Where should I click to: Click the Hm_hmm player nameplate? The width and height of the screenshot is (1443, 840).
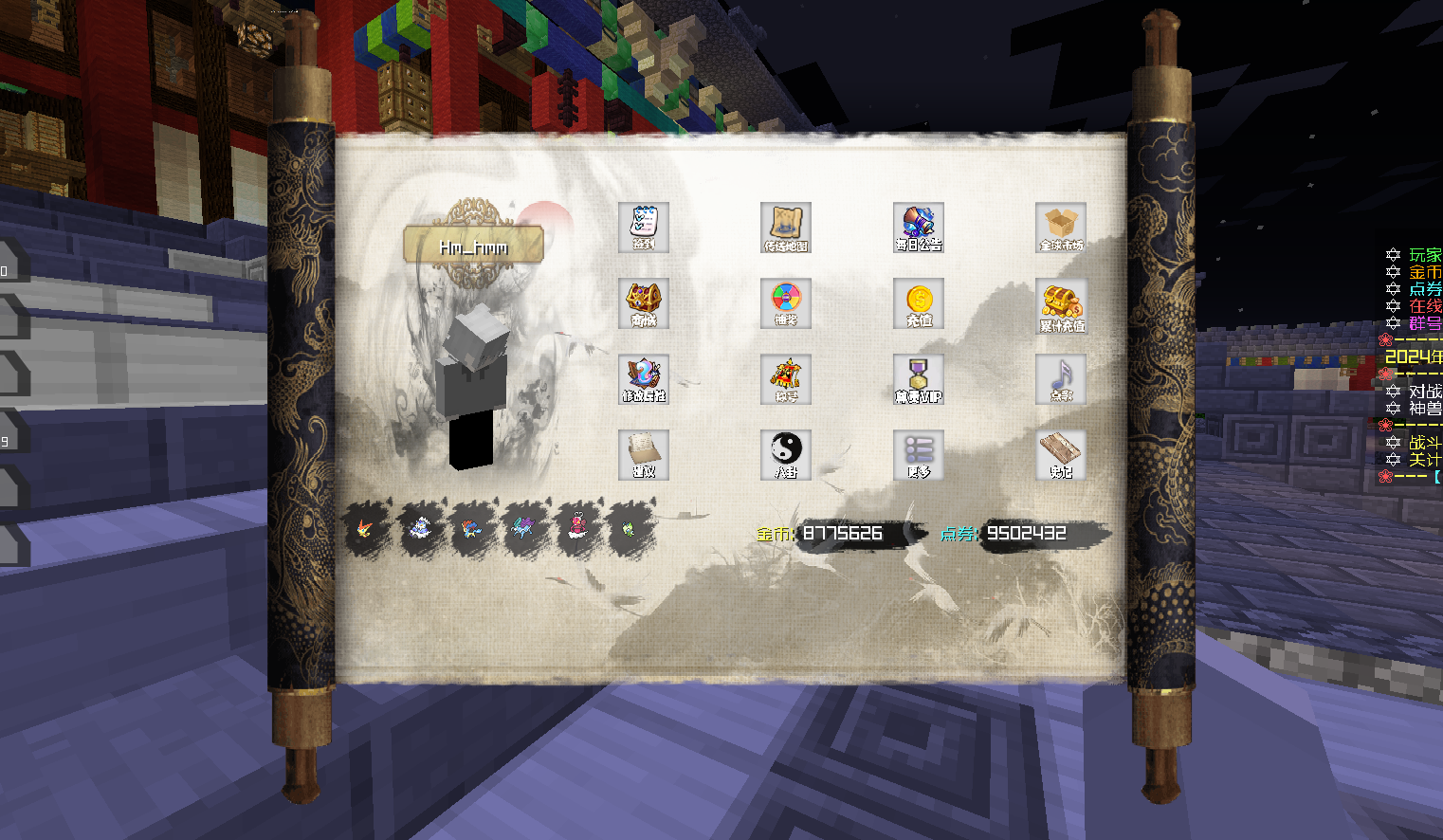(x=473, y=245)
